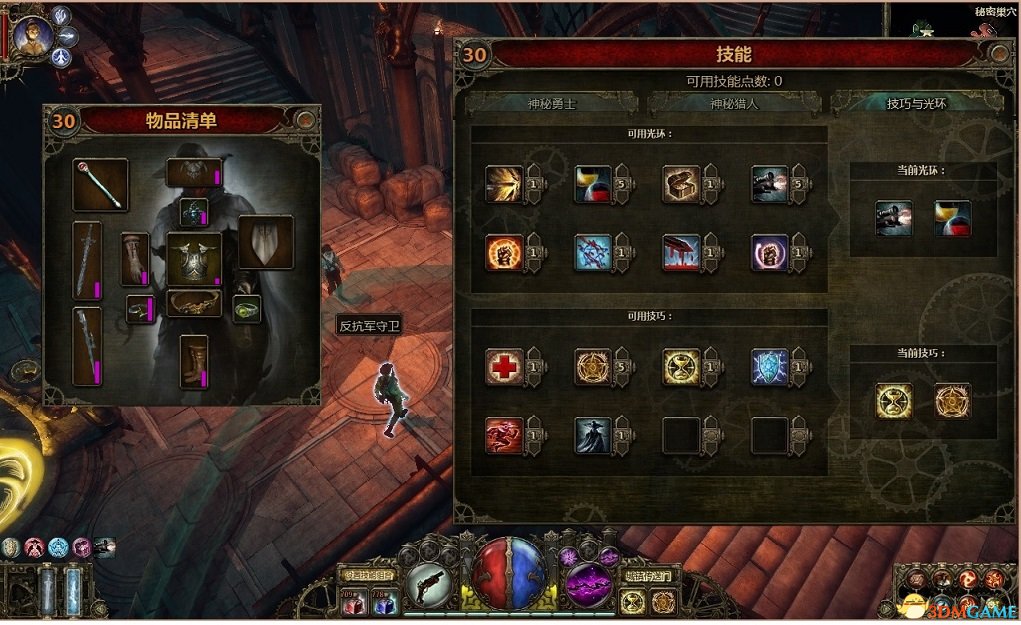Image resolution: width=1021 pixels, height=625 pixels.
Task: Choose the flaming fist aura icon
Action: (x=502, y=253)
